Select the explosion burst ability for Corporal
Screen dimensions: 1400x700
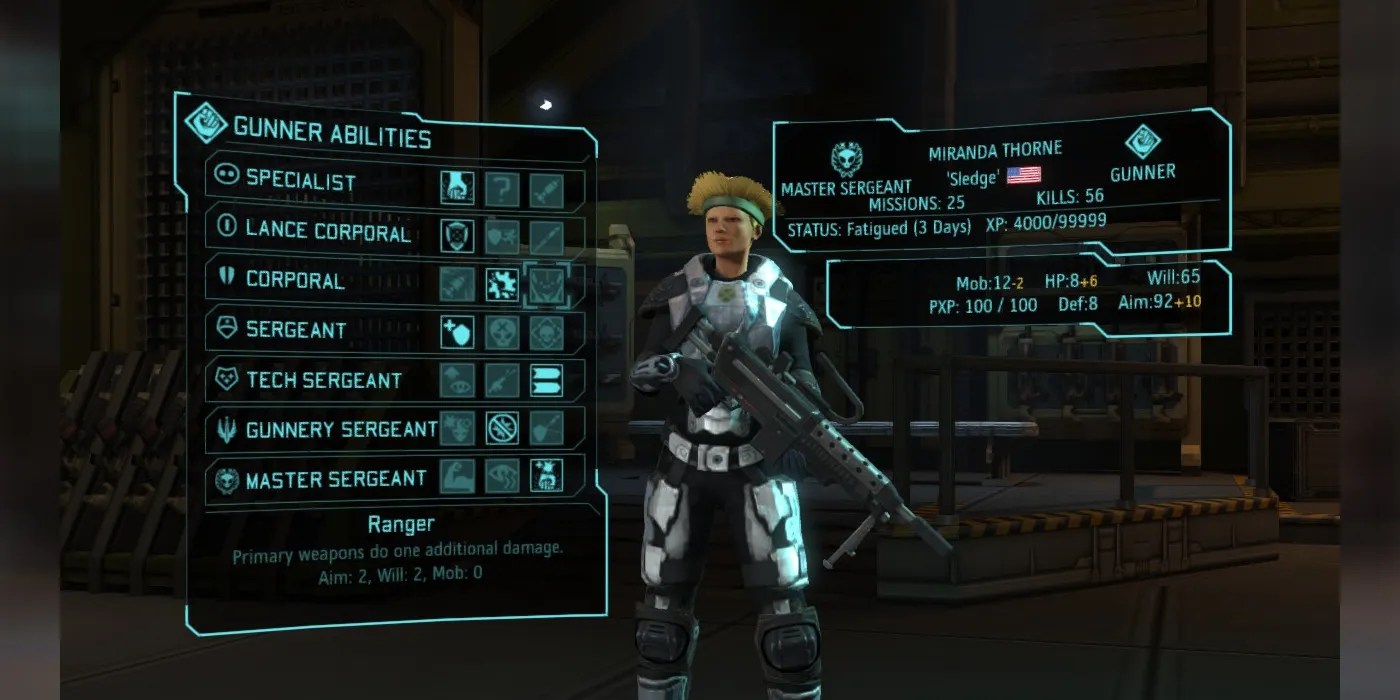pyautogui.click(x=502, y=284)
